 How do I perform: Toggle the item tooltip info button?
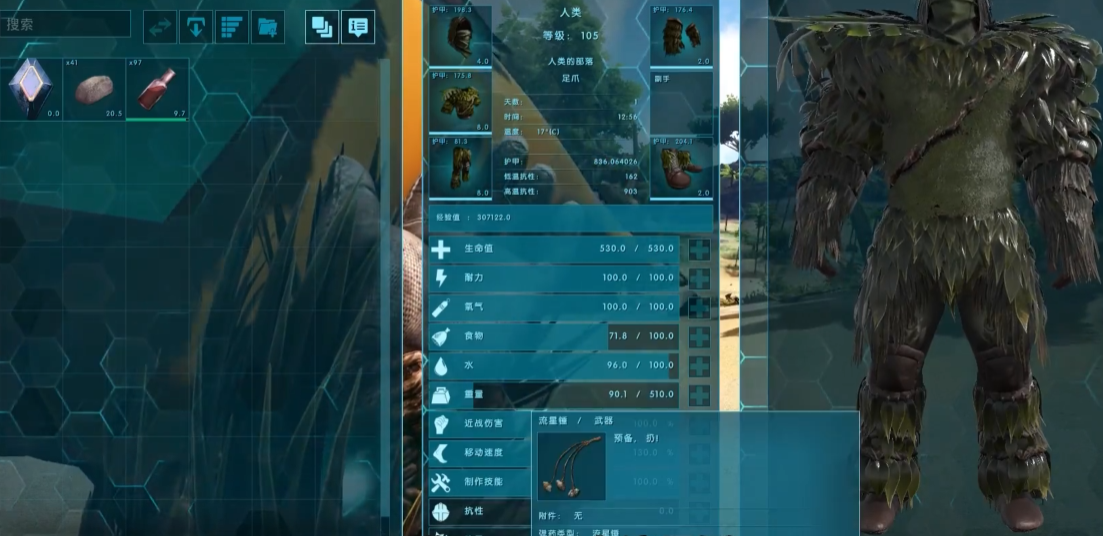(358, 27)
